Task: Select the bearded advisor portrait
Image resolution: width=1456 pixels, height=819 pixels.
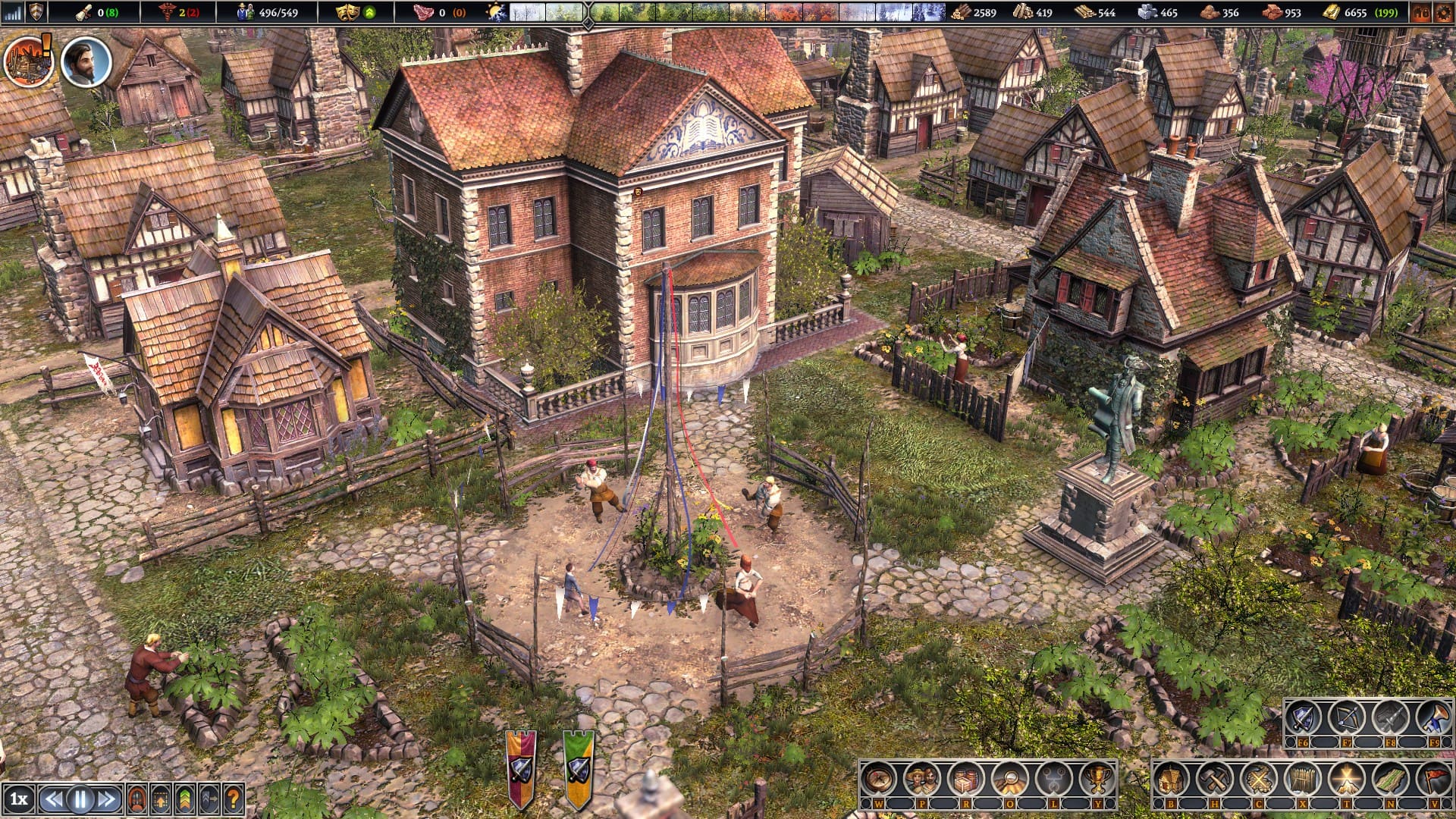Action: tap(86, 62)
